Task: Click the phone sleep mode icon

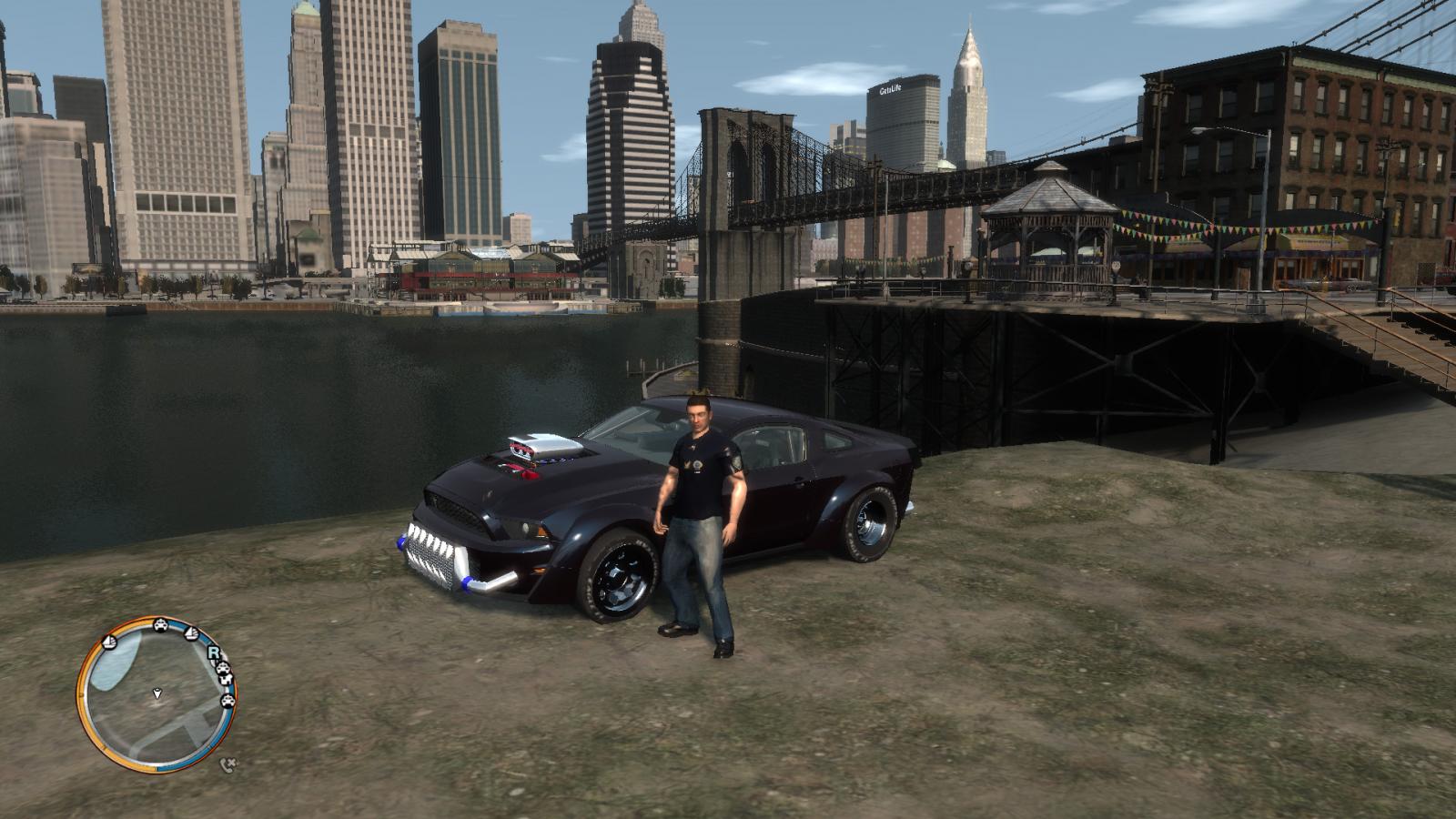Action: point(227,765)
